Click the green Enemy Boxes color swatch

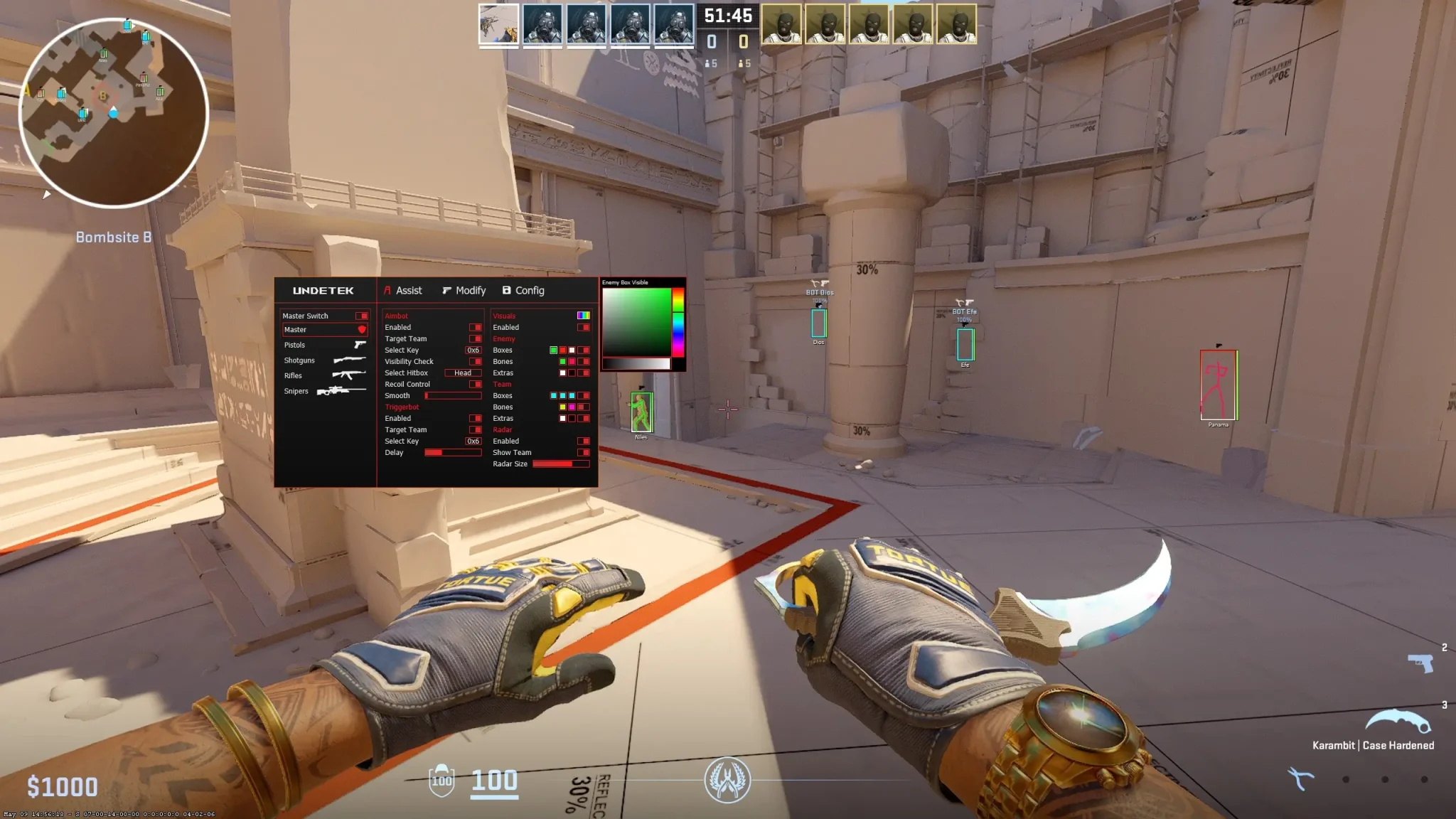[x=553, y=350]
